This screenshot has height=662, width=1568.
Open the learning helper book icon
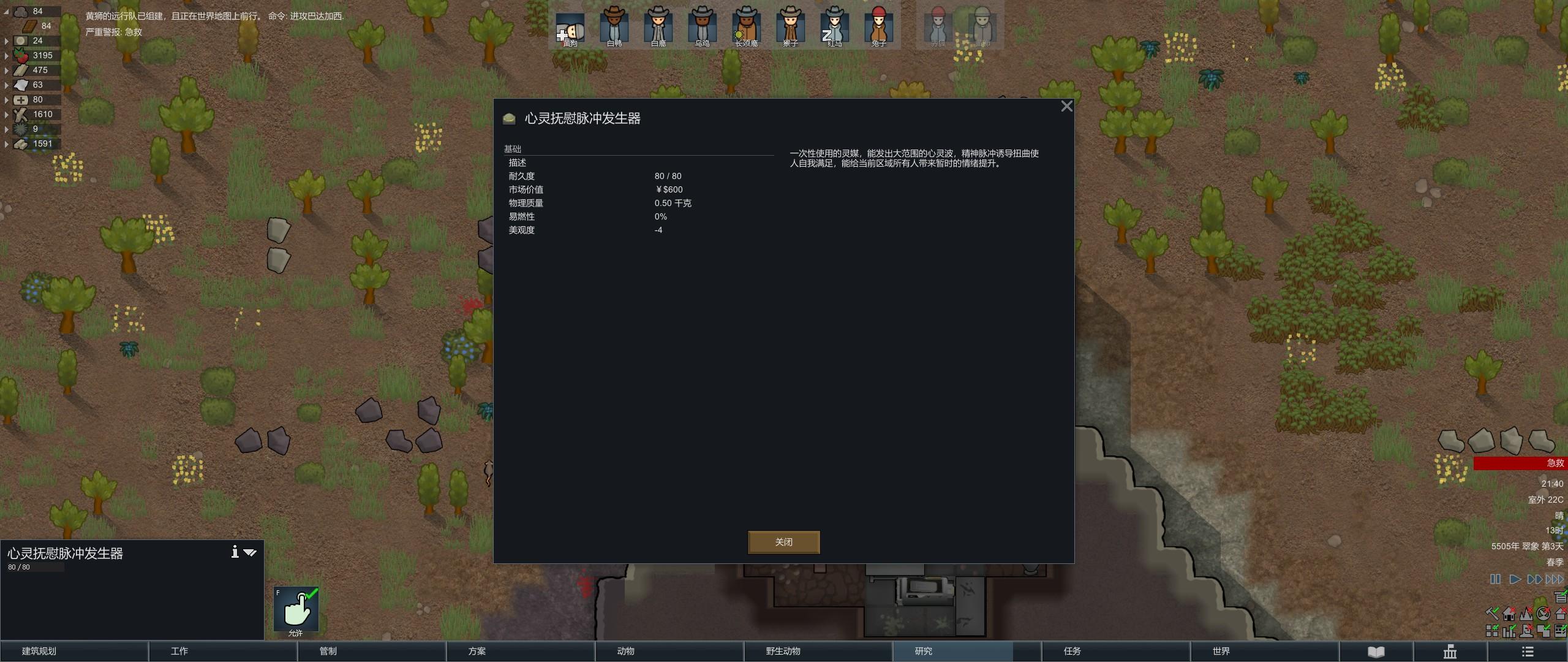click(1376, 651)
